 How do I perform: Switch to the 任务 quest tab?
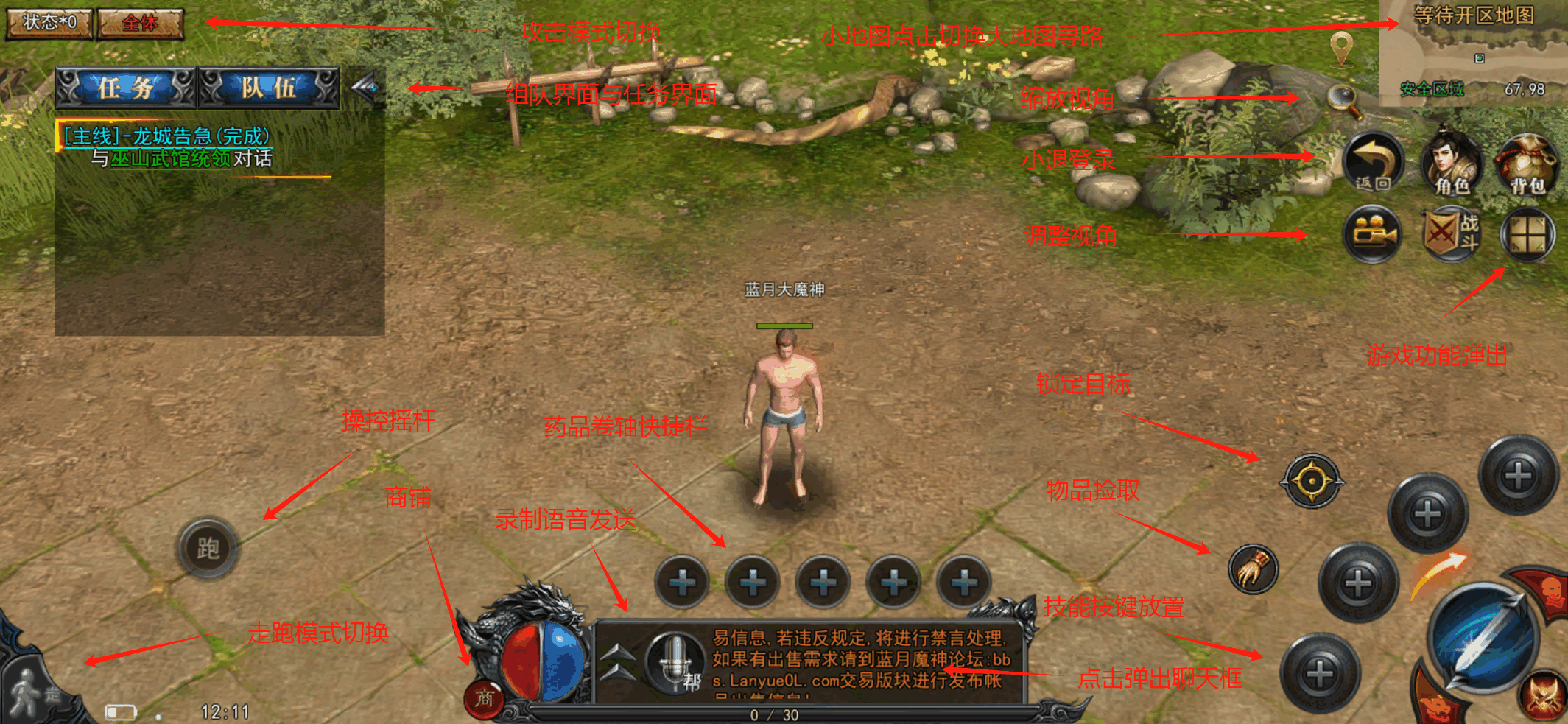pyautogui.click(x=124, y=88)
